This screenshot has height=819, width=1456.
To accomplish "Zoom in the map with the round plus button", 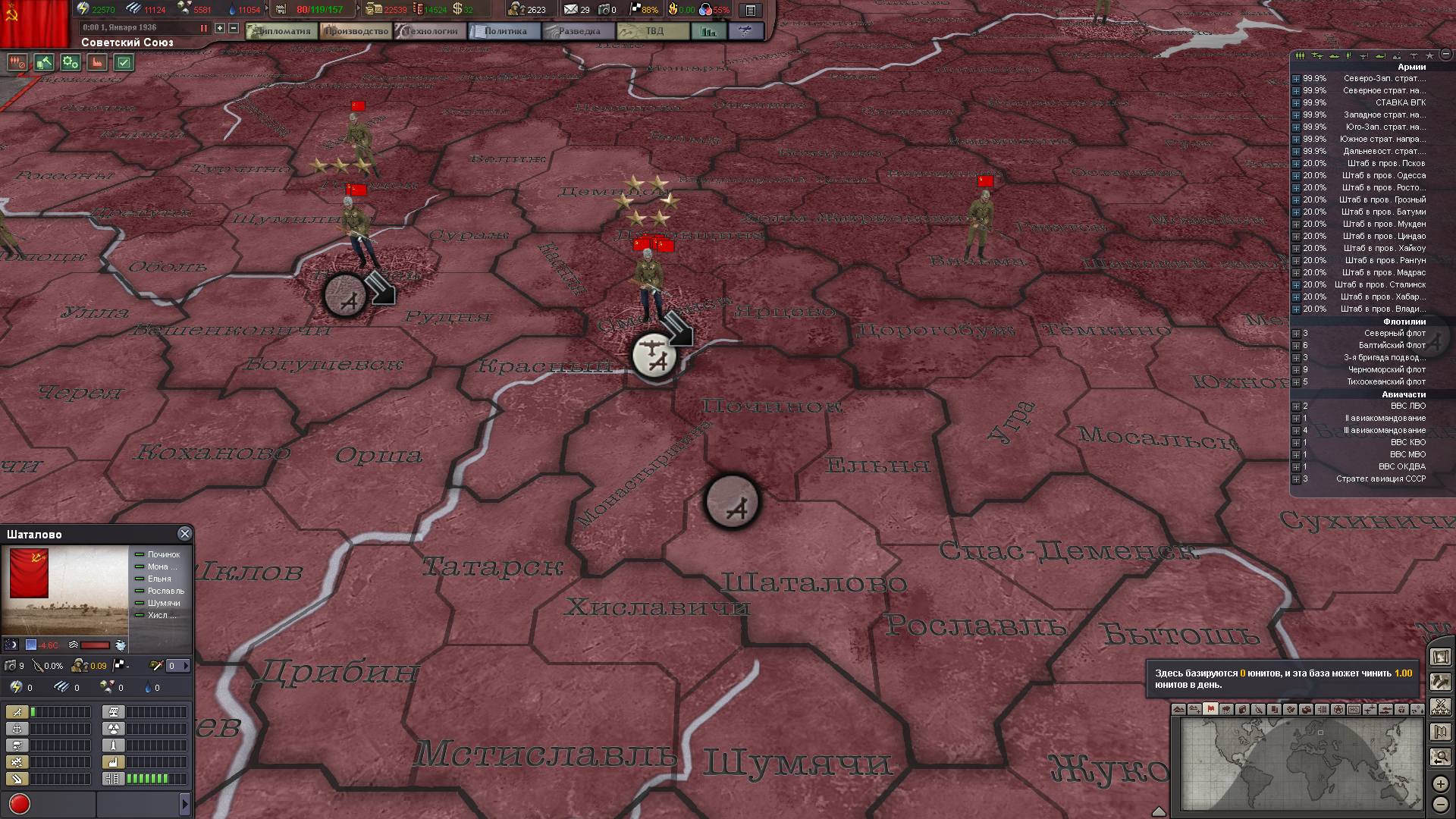I will pyautogui.click(x=1440, y=783).
